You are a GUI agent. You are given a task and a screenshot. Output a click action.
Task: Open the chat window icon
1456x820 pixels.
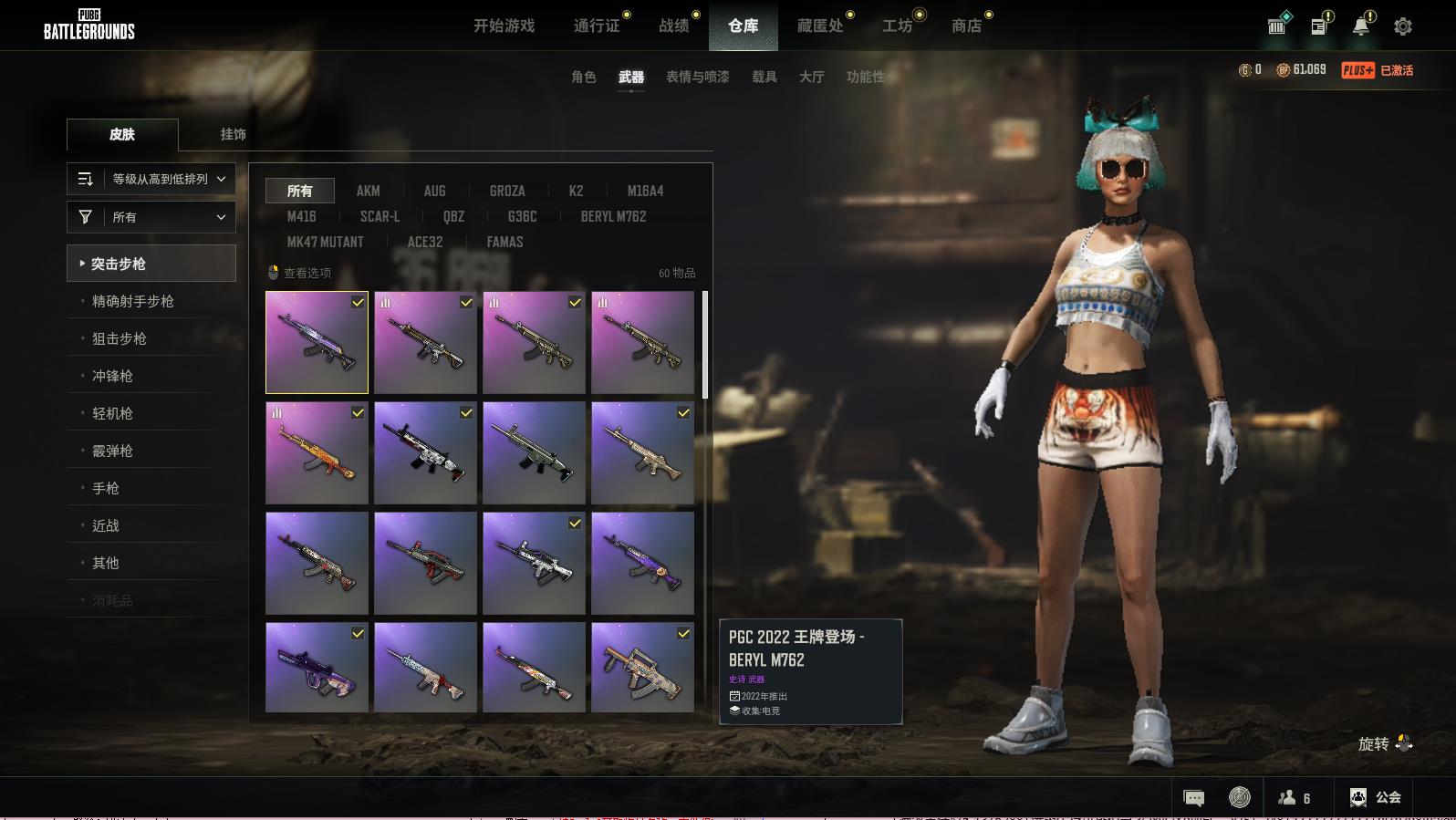[1193, 798]
